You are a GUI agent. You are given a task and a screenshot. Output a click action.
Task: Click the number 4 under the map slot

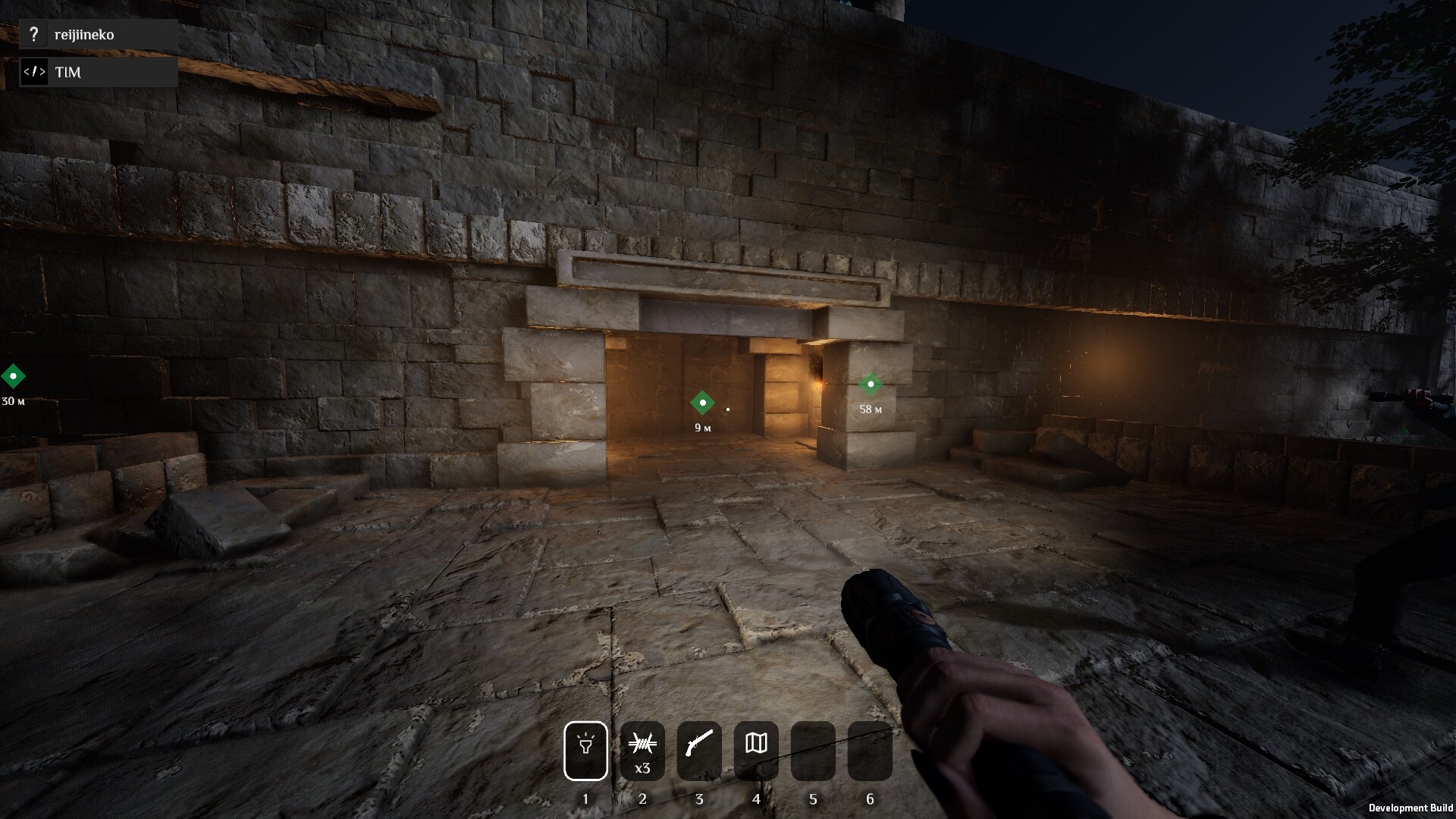[756, 799]
